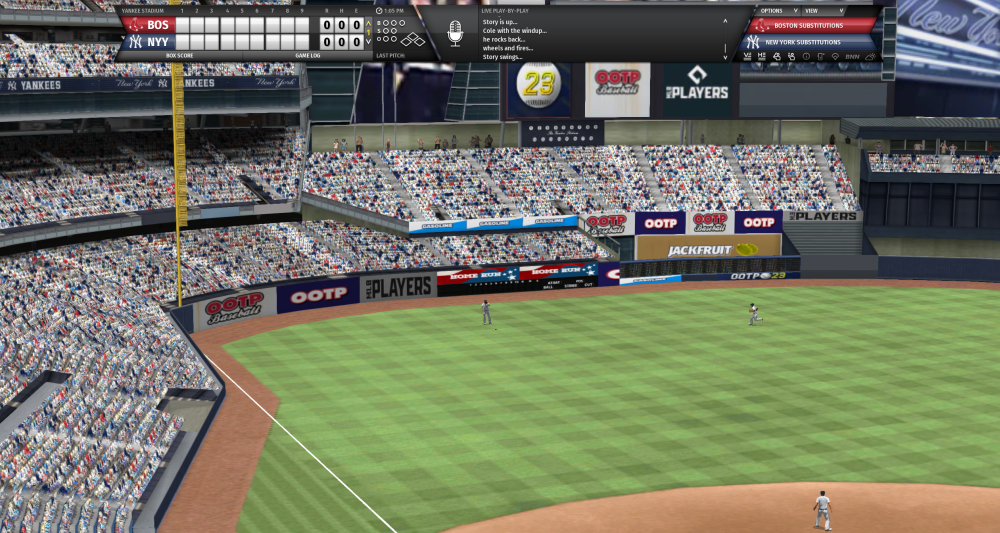Open the BNN news icon
The width and height of the screenshot is (1000, 533).
[x=852, y=57]
